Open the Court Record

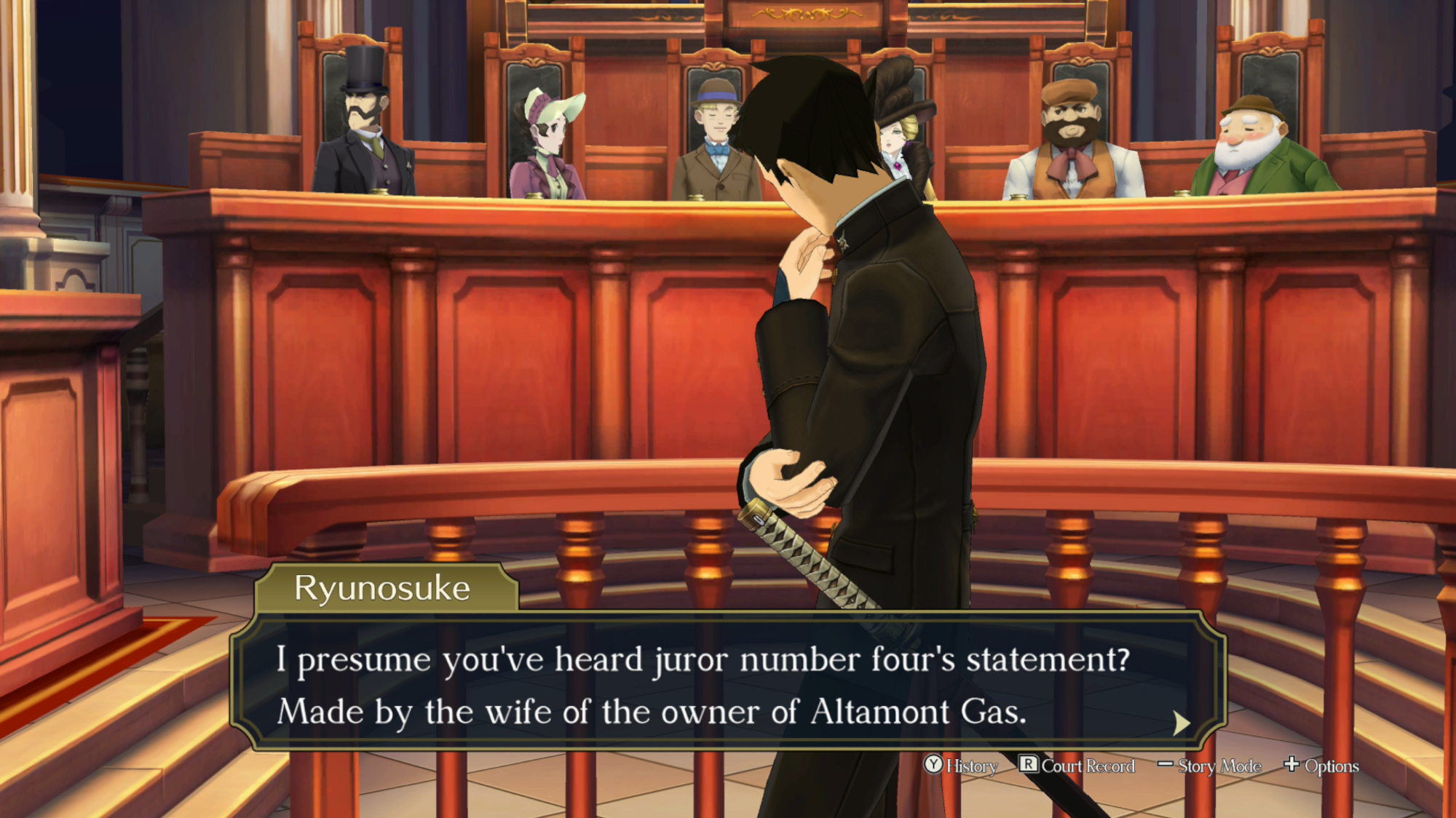click(1077, 766)
